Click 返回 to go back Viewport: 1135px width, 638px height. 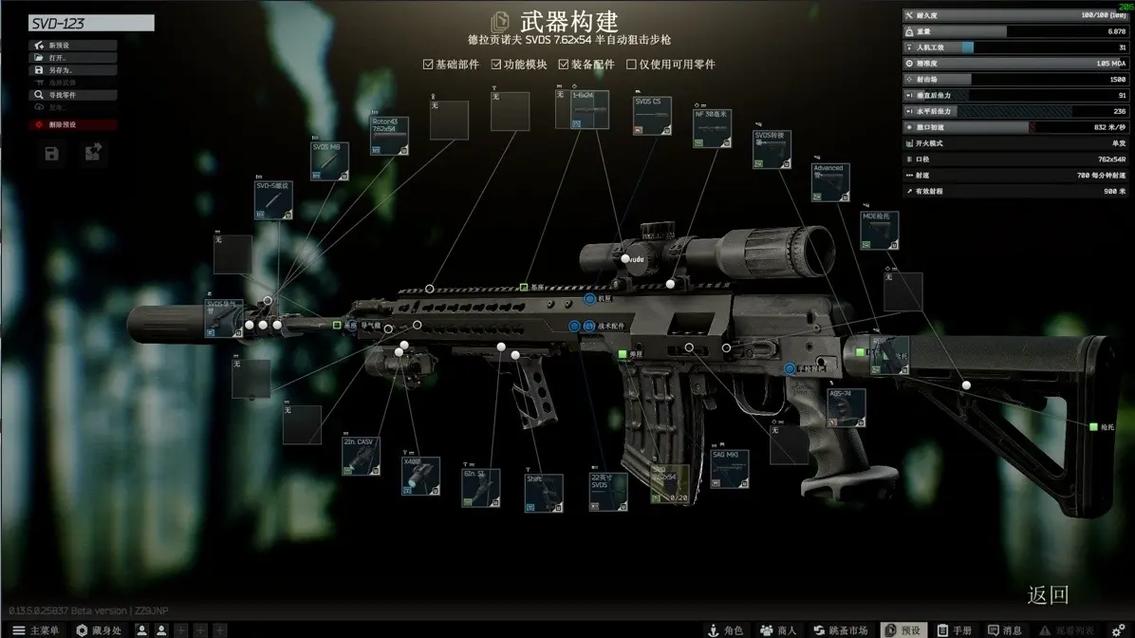tap(1048, 595)
